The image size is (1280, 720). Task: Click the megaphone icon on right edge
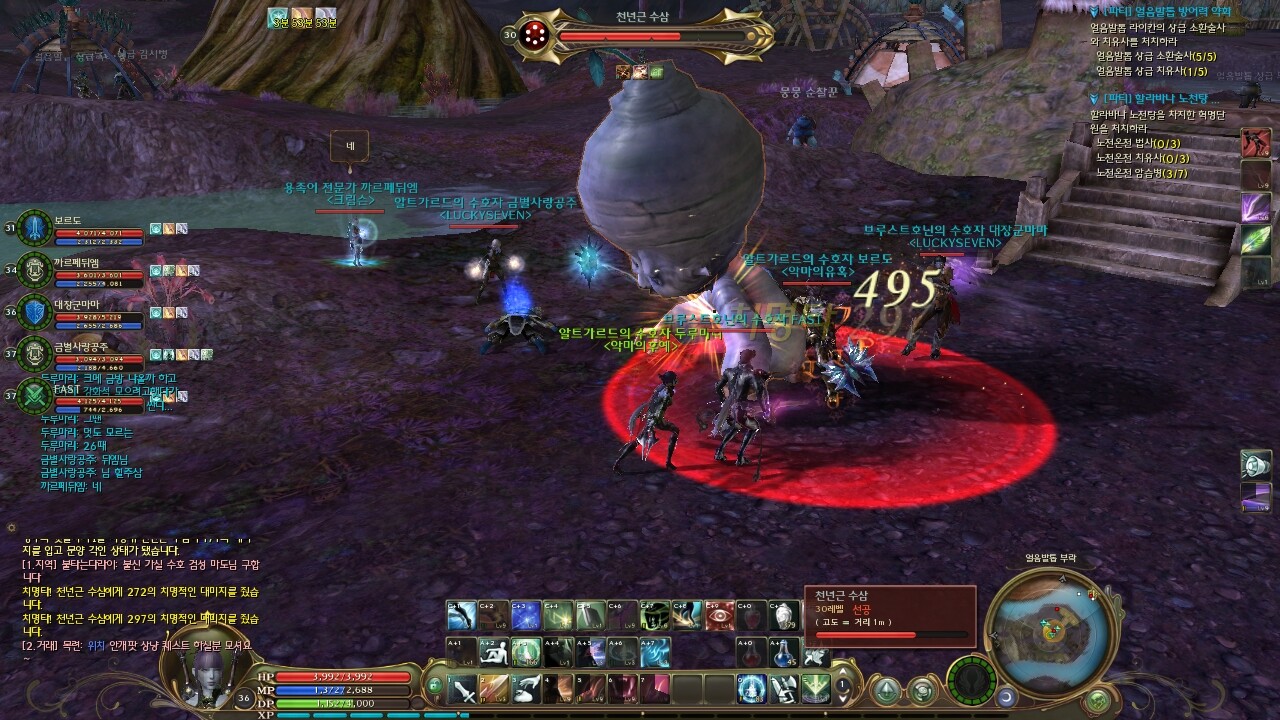[x=1255, y=464]
